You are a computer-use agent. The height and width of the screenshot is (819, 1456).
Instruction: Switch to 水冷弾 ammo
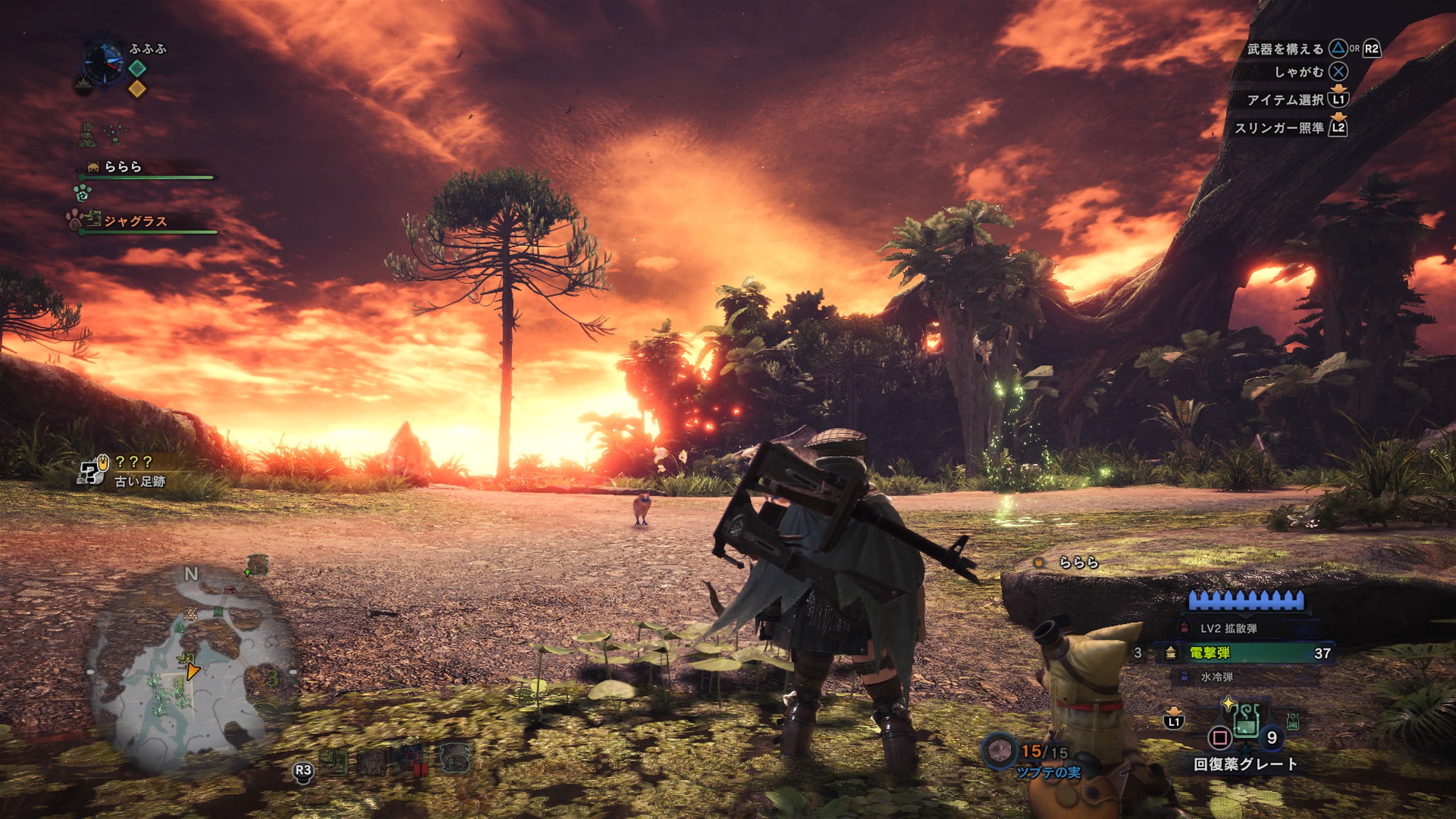point(1216,676)
